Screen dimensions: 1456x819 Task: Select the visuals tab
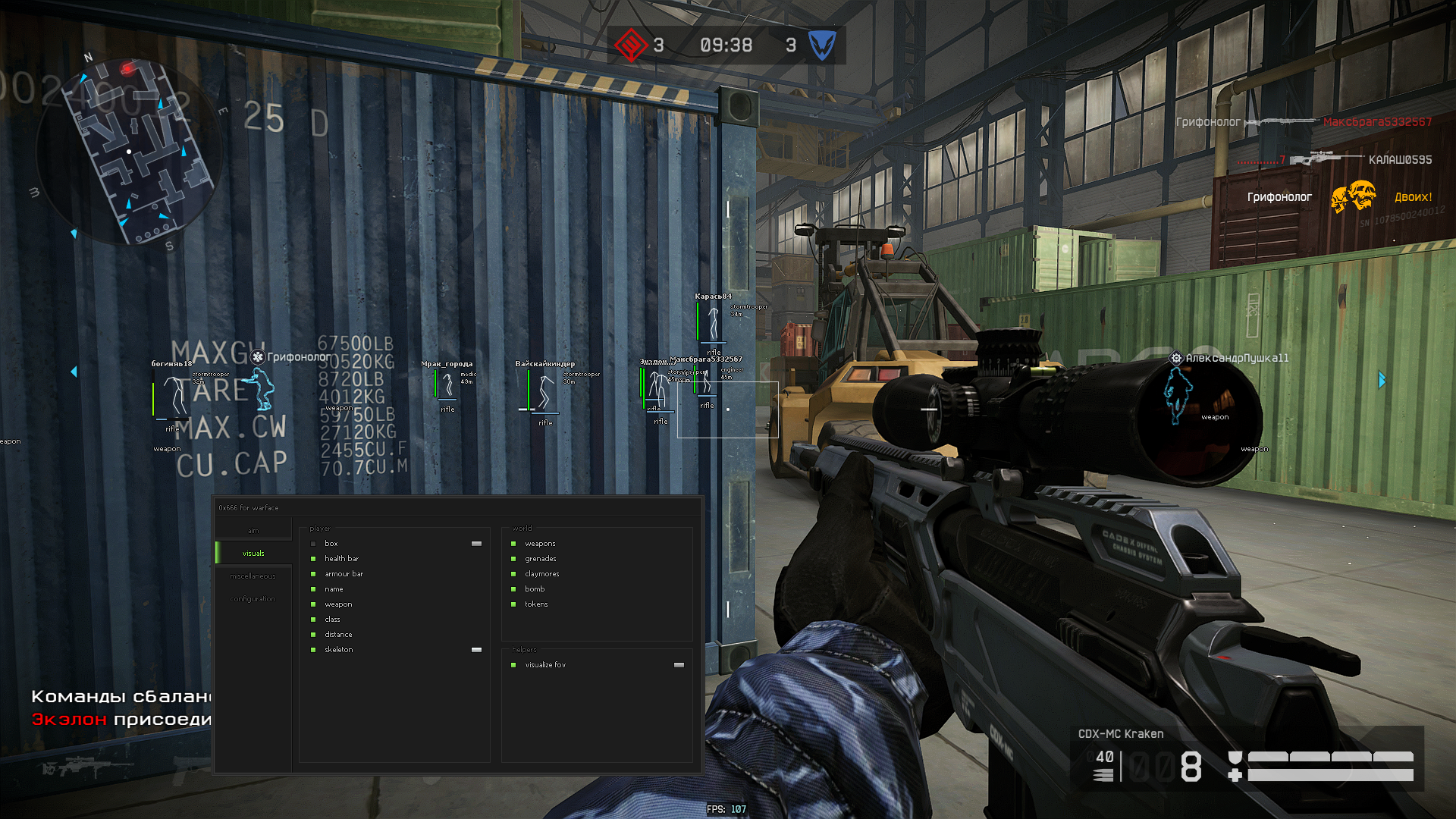coord(253,554)
